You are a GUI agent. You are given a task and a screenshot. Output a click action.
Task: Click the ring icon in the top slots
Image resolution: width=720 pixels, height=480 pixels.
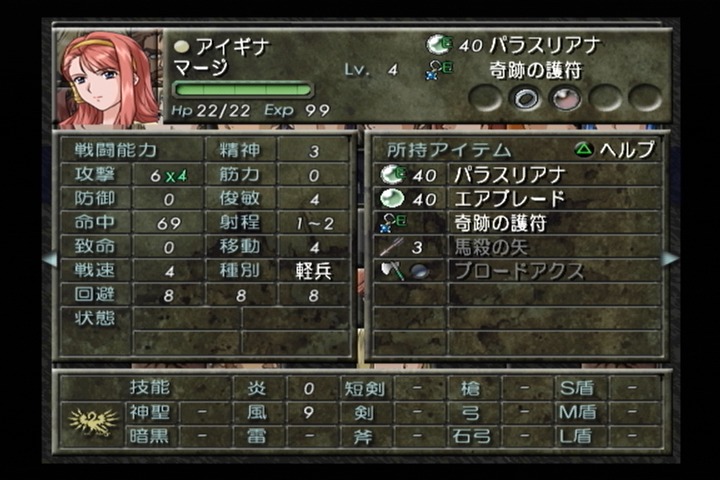pos(526,97)
